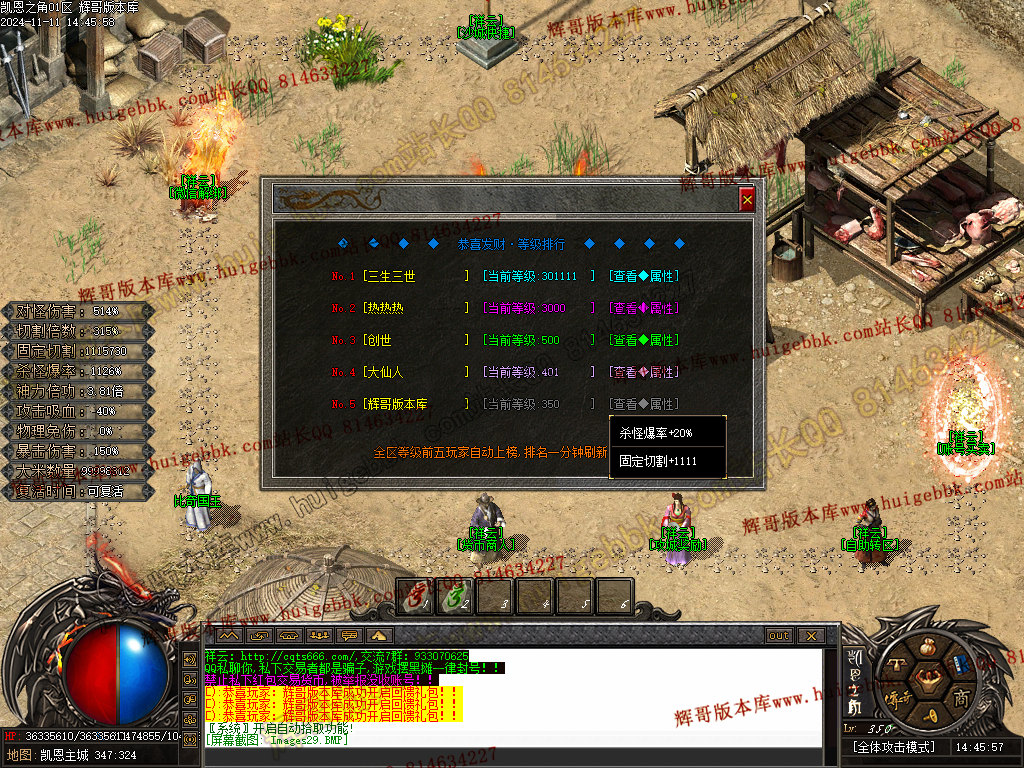Toggle the 全体攻击模式 attack mode label
Viewport: 1024px width, 768px height.
pos(893,747)
